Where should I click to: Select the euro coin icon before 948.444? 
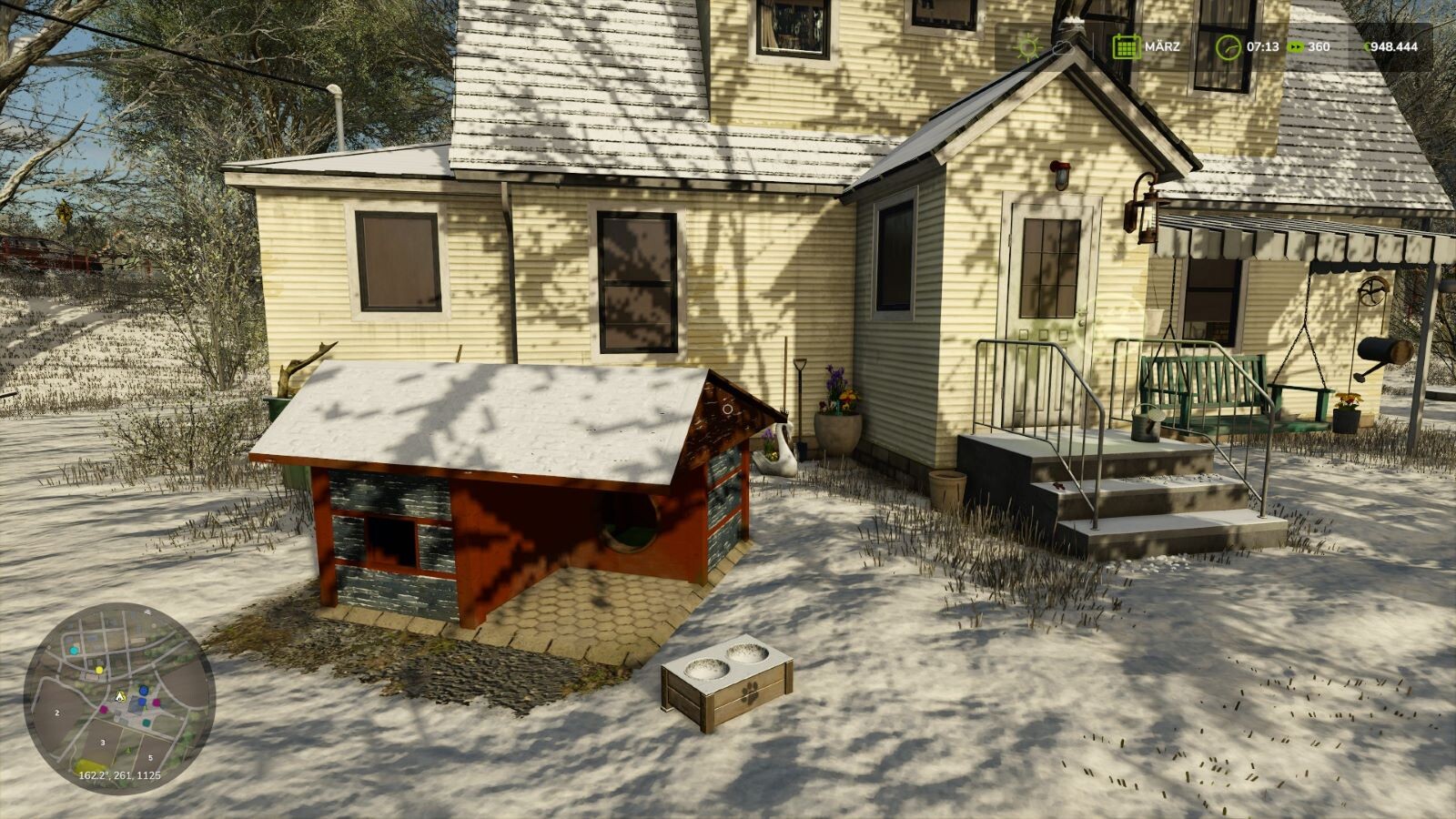(x=1368, y=46)
